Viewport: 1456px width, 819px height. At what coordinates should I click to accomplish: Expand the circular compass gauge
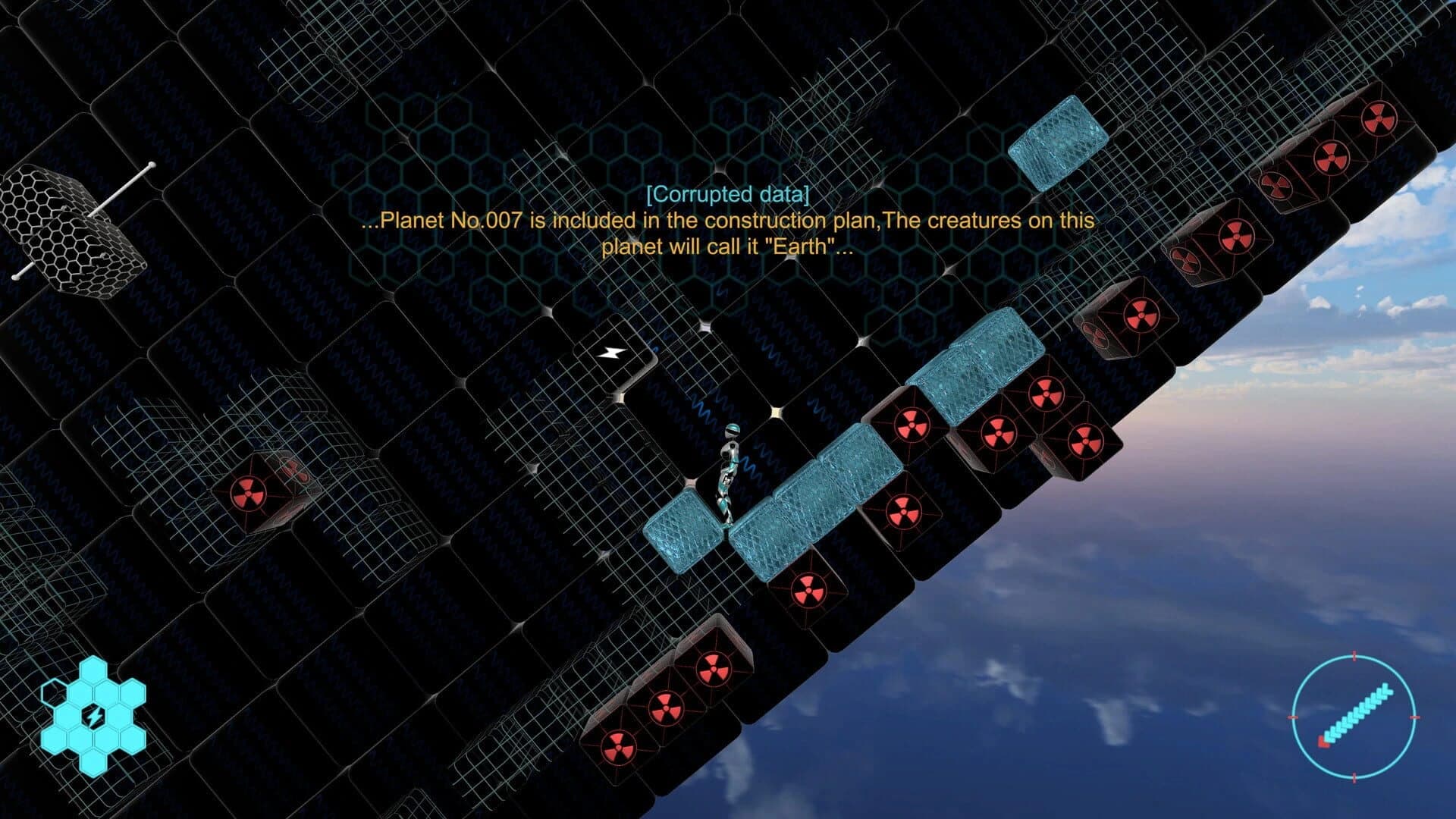[1356, 717]
